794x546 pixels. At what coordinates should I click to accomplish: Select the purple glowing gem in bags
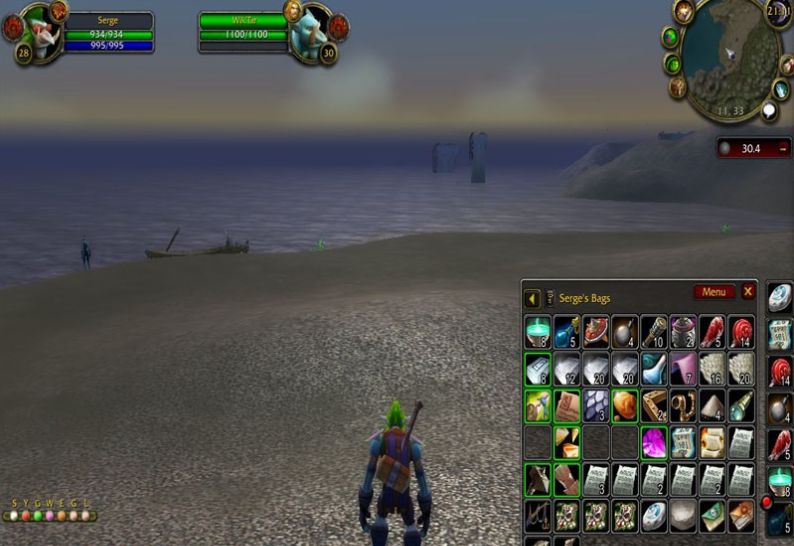click(x=654, y=441)
